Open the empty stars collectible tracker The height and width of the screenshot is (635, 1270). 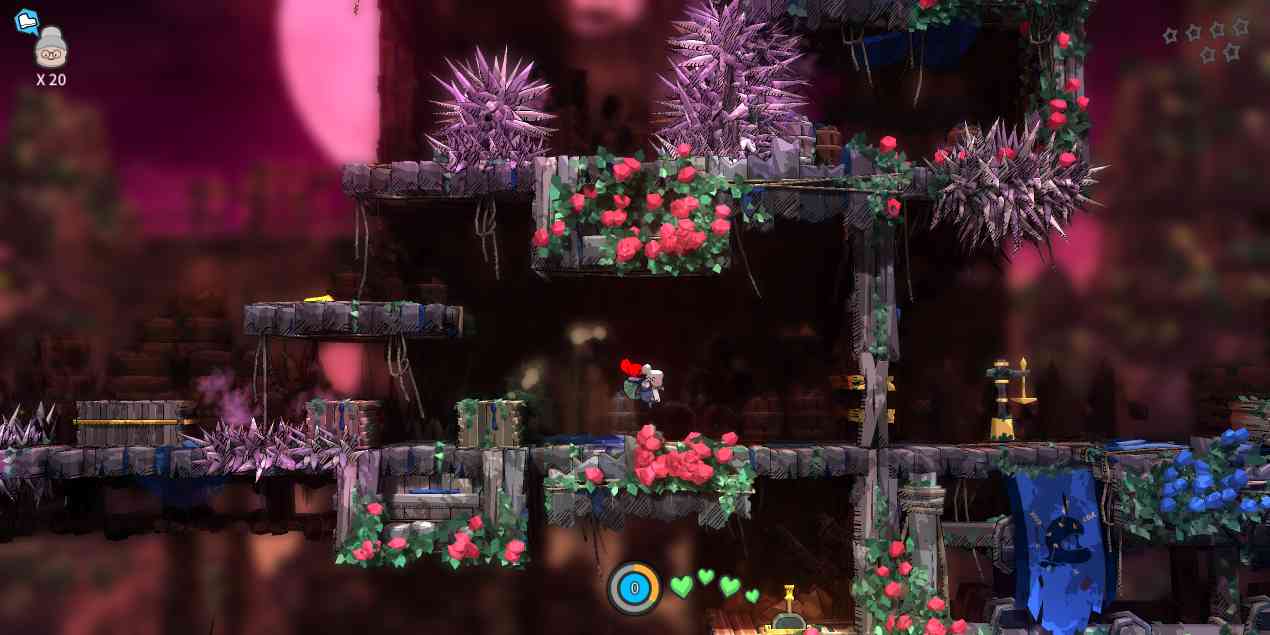point(1206,40)
